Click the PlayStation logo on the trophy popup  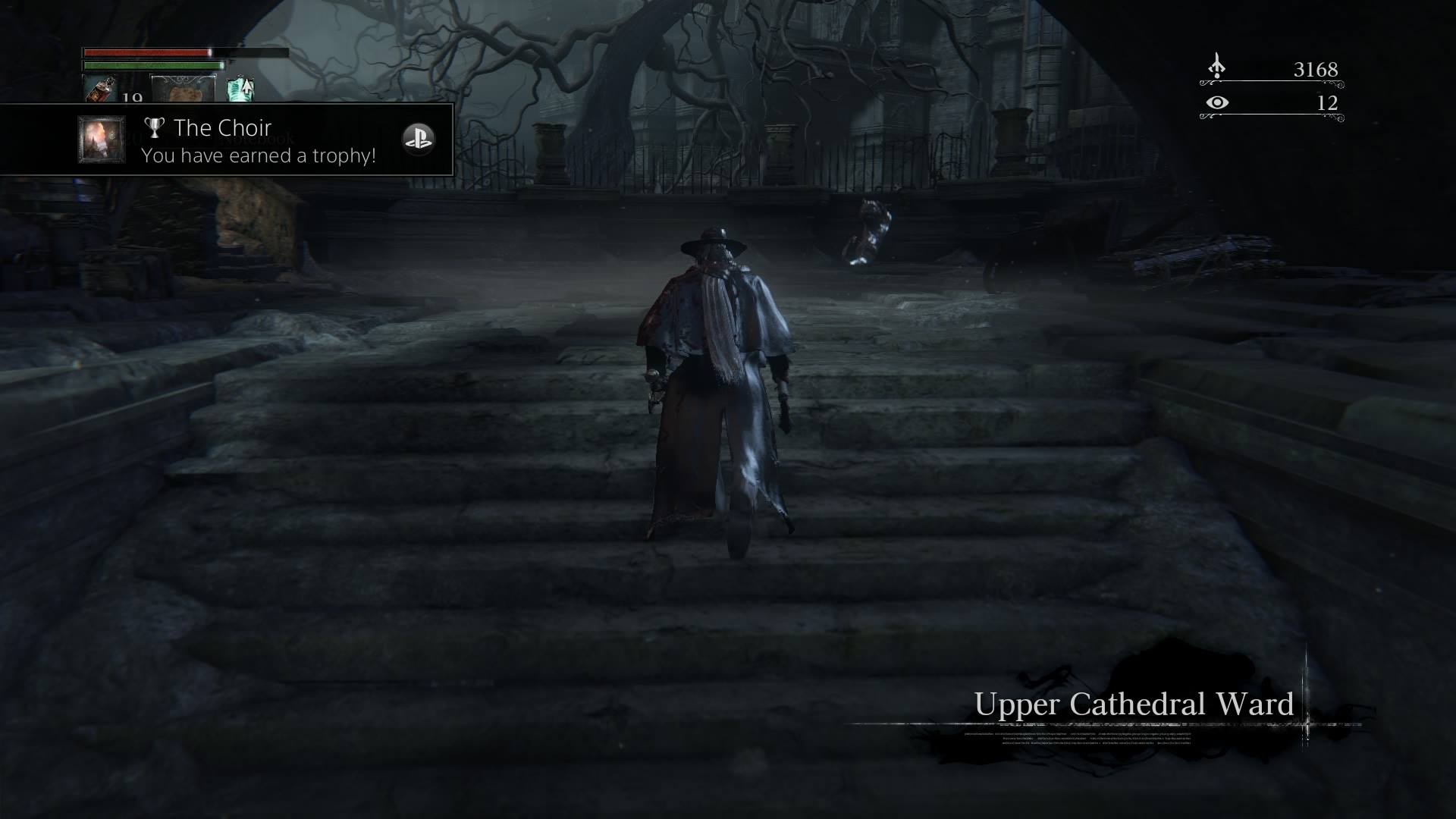pos(418,140)
